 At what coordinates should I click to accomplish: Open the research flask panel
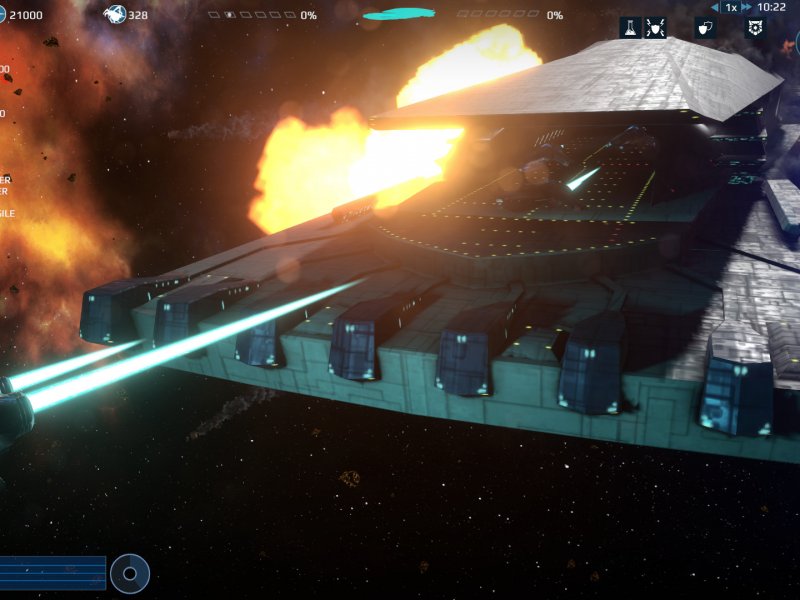(629, 28)
